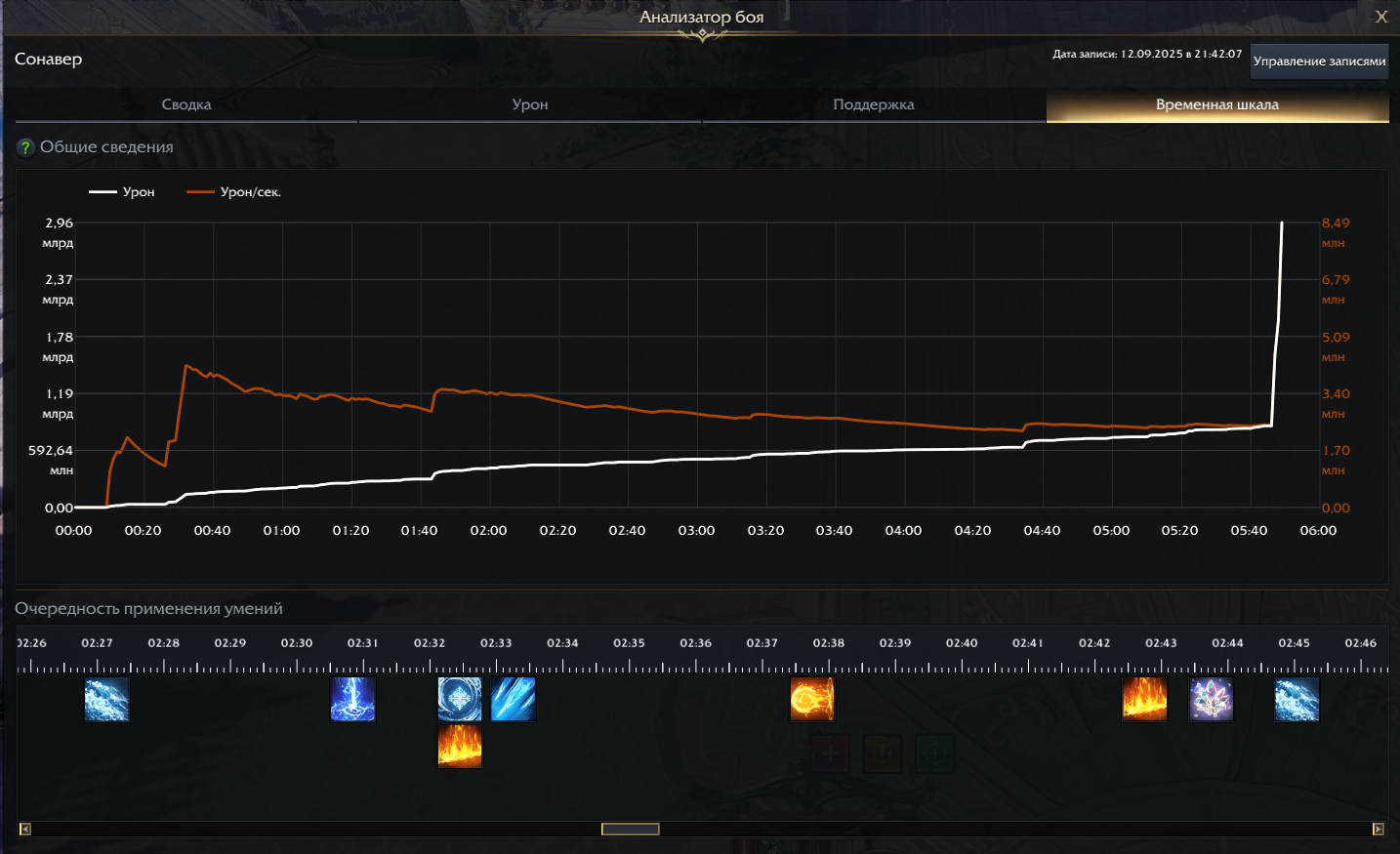Click the timeline scrollbar thumb

[x=629, y=828]
